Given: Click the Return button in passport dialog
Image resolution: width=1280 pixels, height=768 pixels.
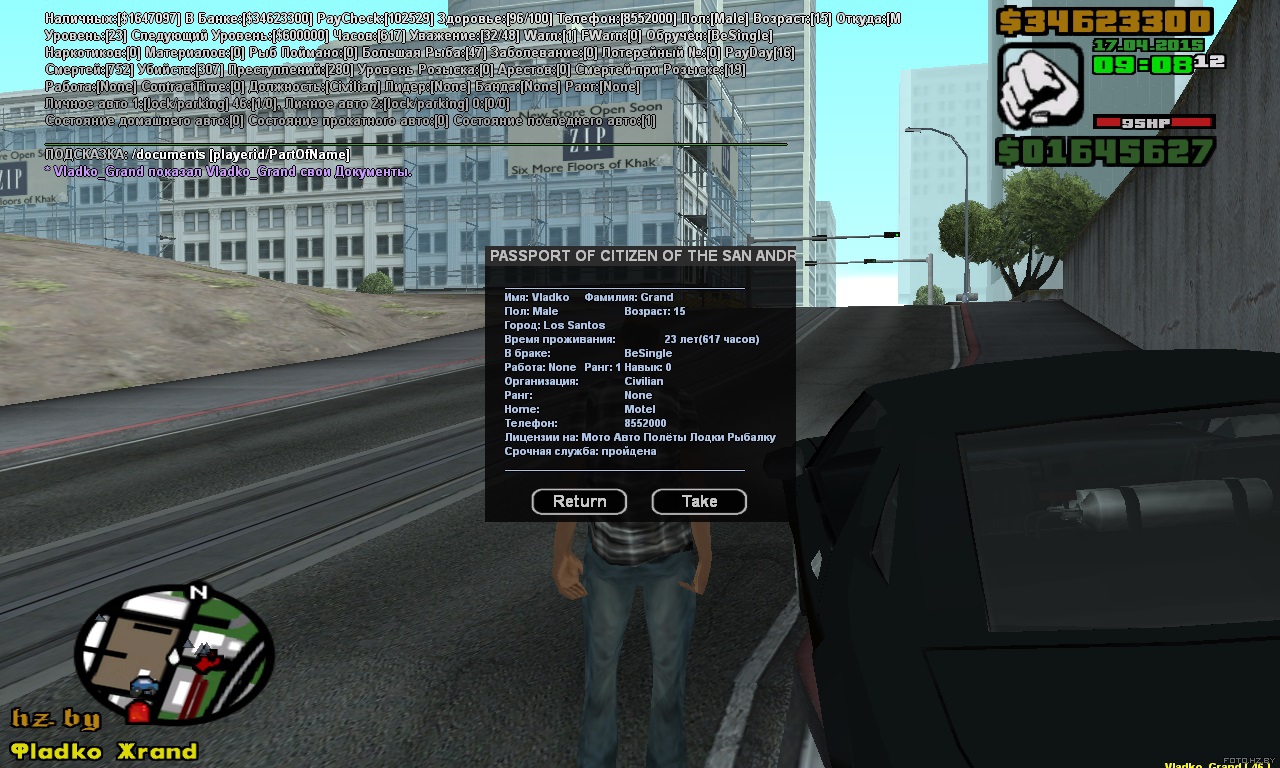Looking at the screenshot, I should 579,501.
